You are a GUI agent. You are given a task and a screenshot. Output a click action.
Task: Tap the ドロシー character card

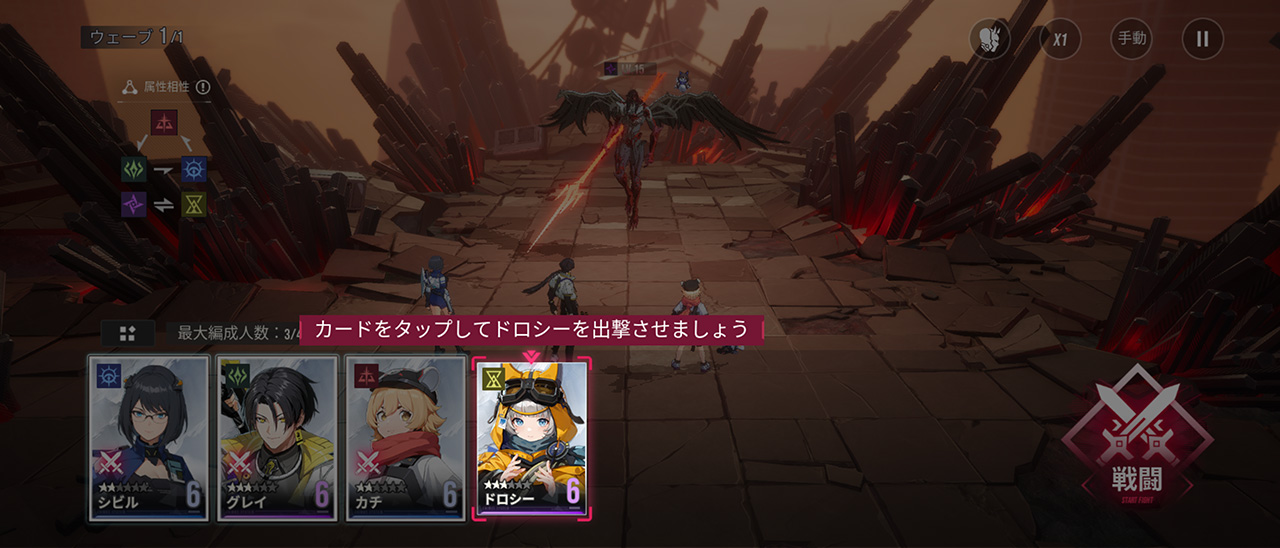point(531,438)
